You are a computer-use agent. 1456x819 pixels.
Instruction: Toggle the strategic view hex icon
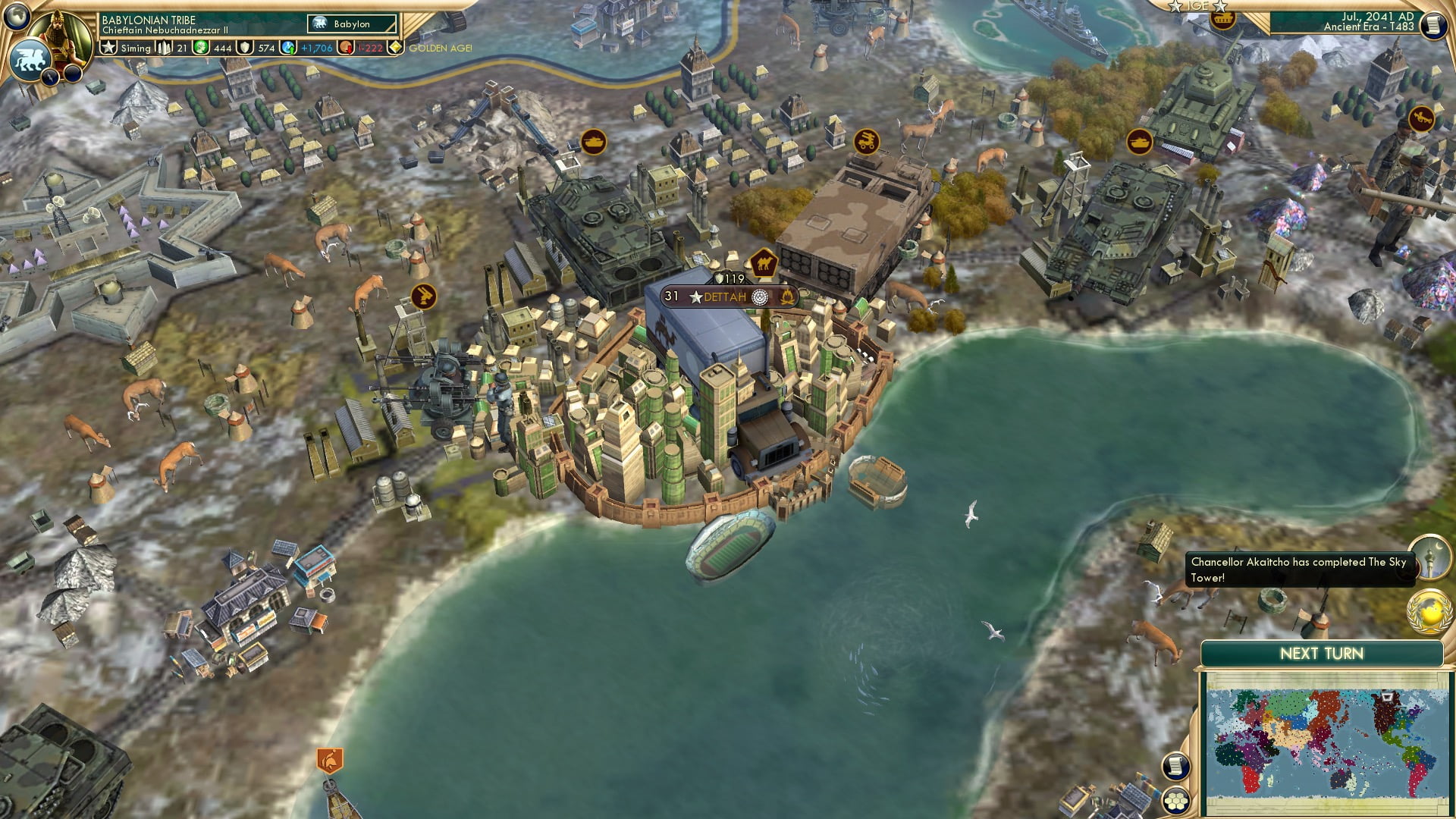1176,801
